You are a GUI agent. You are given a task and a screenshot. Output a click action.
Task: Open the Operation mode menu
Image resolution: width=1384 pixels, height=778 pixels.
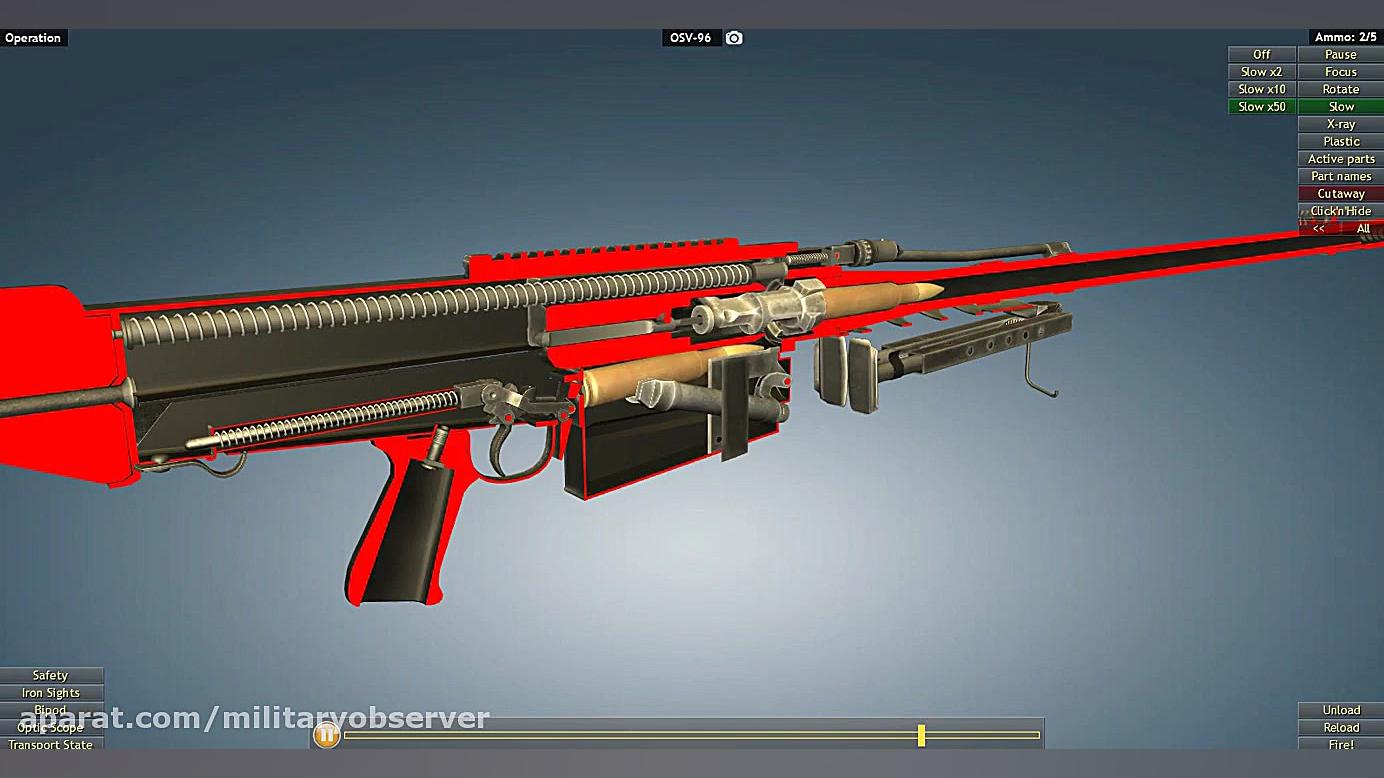click(x=33, y=38)
